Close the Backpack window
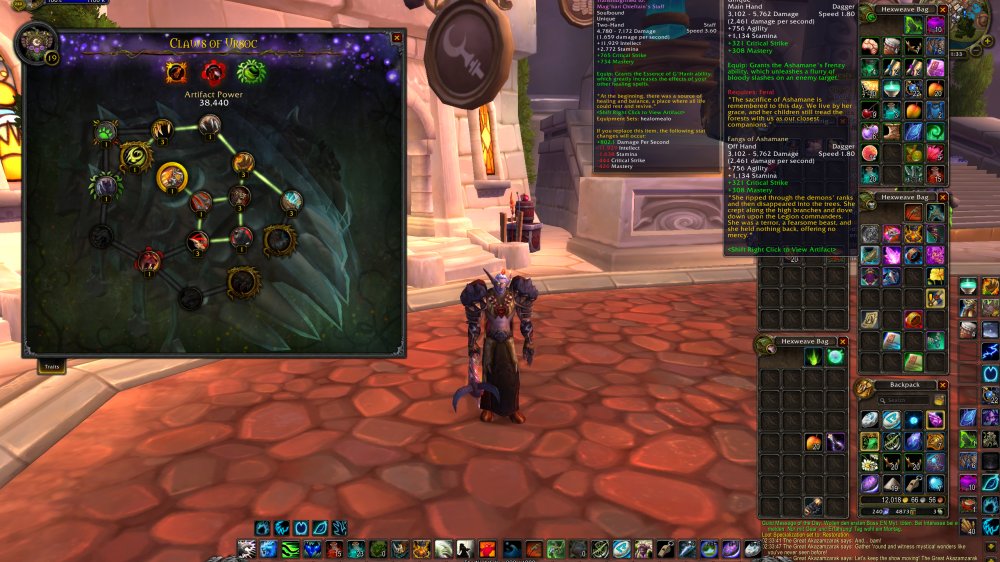Screen dimensions: 1000x562 click(x=944, y=384)
